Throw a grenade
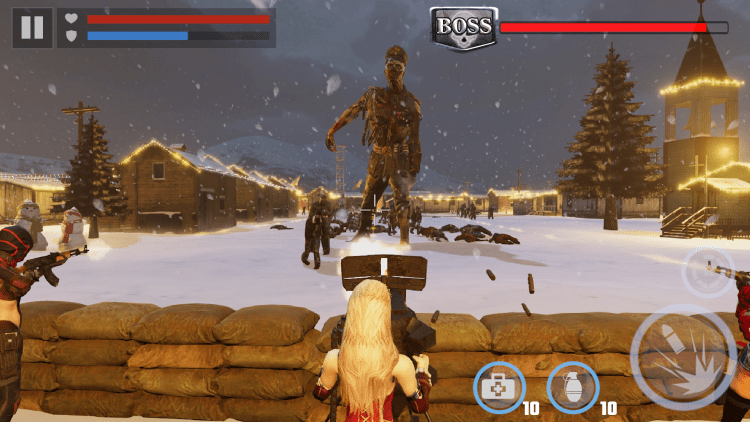Viewport: 750px width, 422px height. pyautogui.click(x=573, y=387)
